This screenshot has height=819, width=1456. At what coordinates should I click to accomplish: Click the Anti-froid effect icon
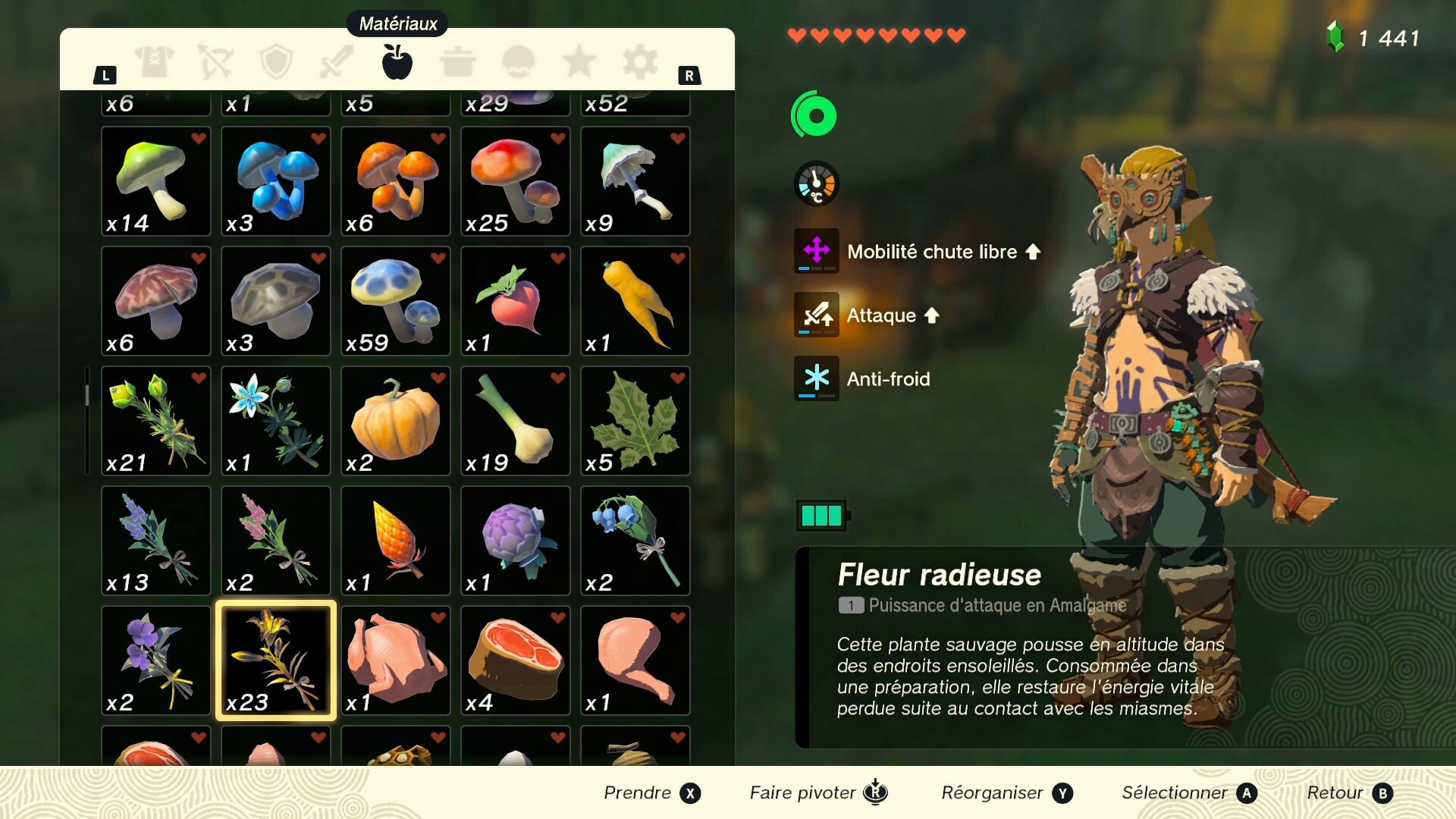pyautogui.click(x=815, y=379)
